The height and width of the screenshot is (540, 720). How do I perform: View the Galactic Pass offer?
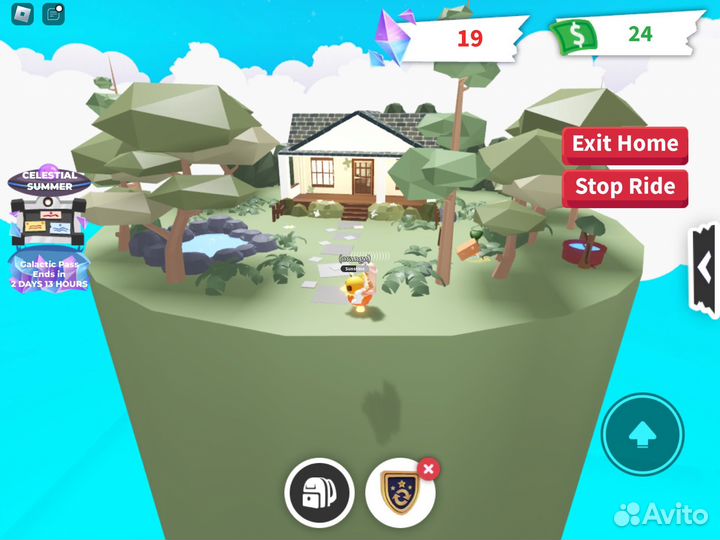coord(49,270)
